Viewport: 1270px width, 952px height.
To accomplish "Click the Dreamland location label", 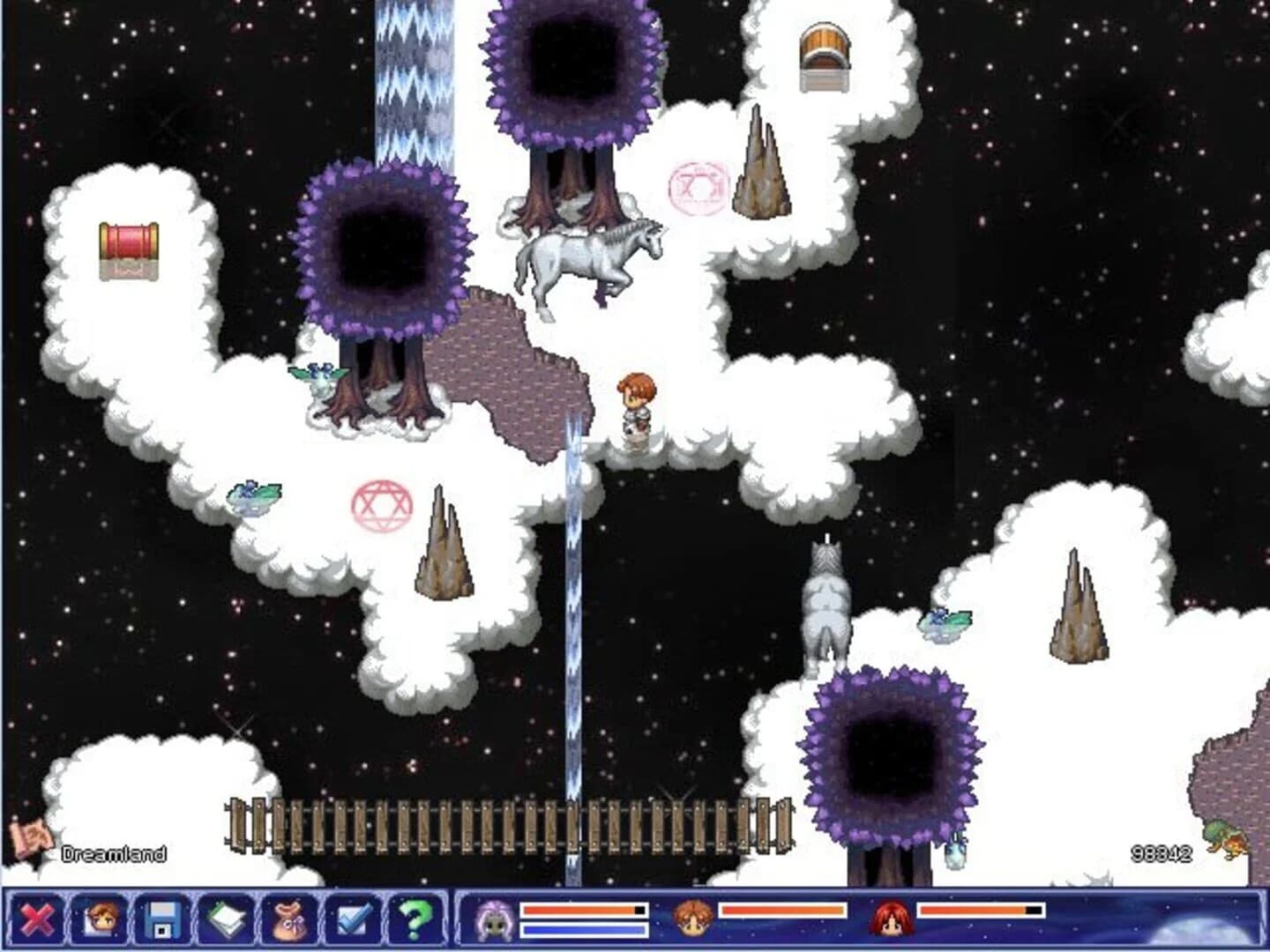I will (x=113, y=852).
